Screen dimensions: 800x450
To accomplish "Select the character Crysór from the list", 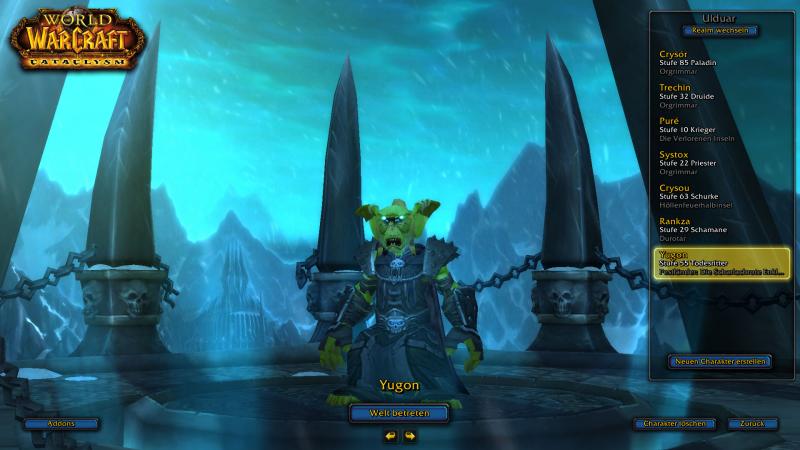I will tap(718, 61).
